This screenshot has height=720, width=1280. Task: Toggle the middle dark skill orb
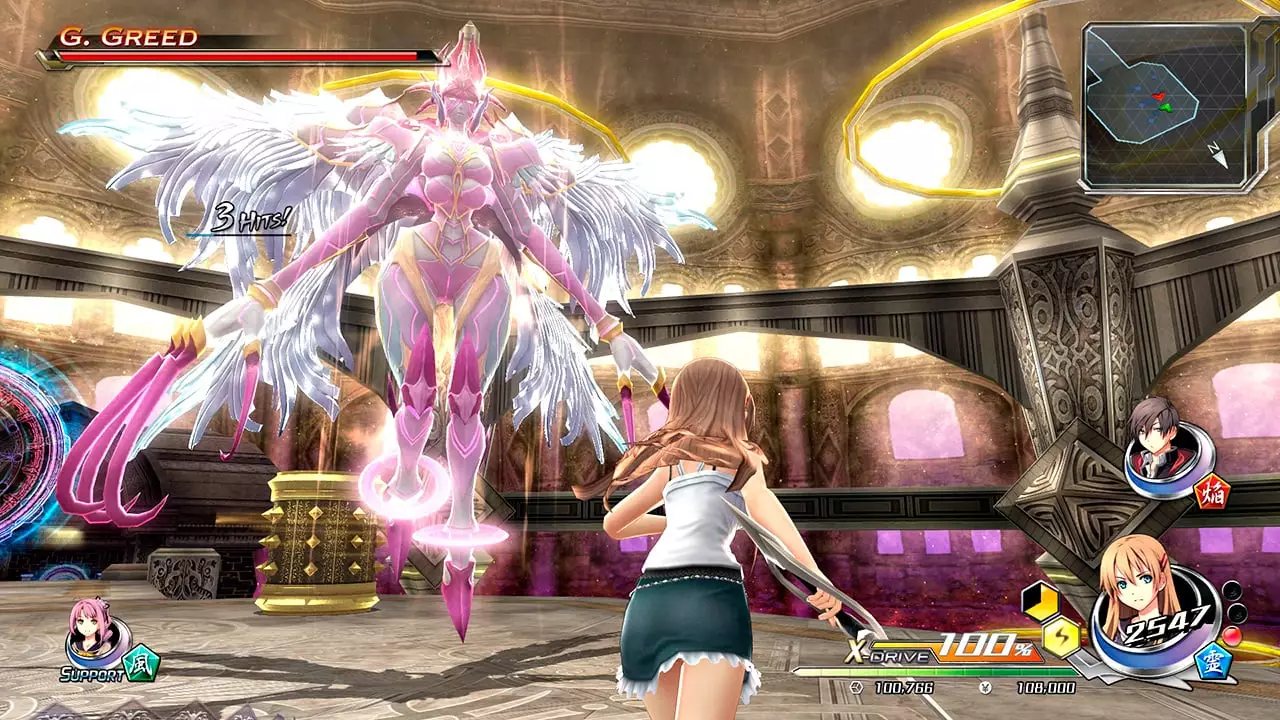tap(1236, 614)
